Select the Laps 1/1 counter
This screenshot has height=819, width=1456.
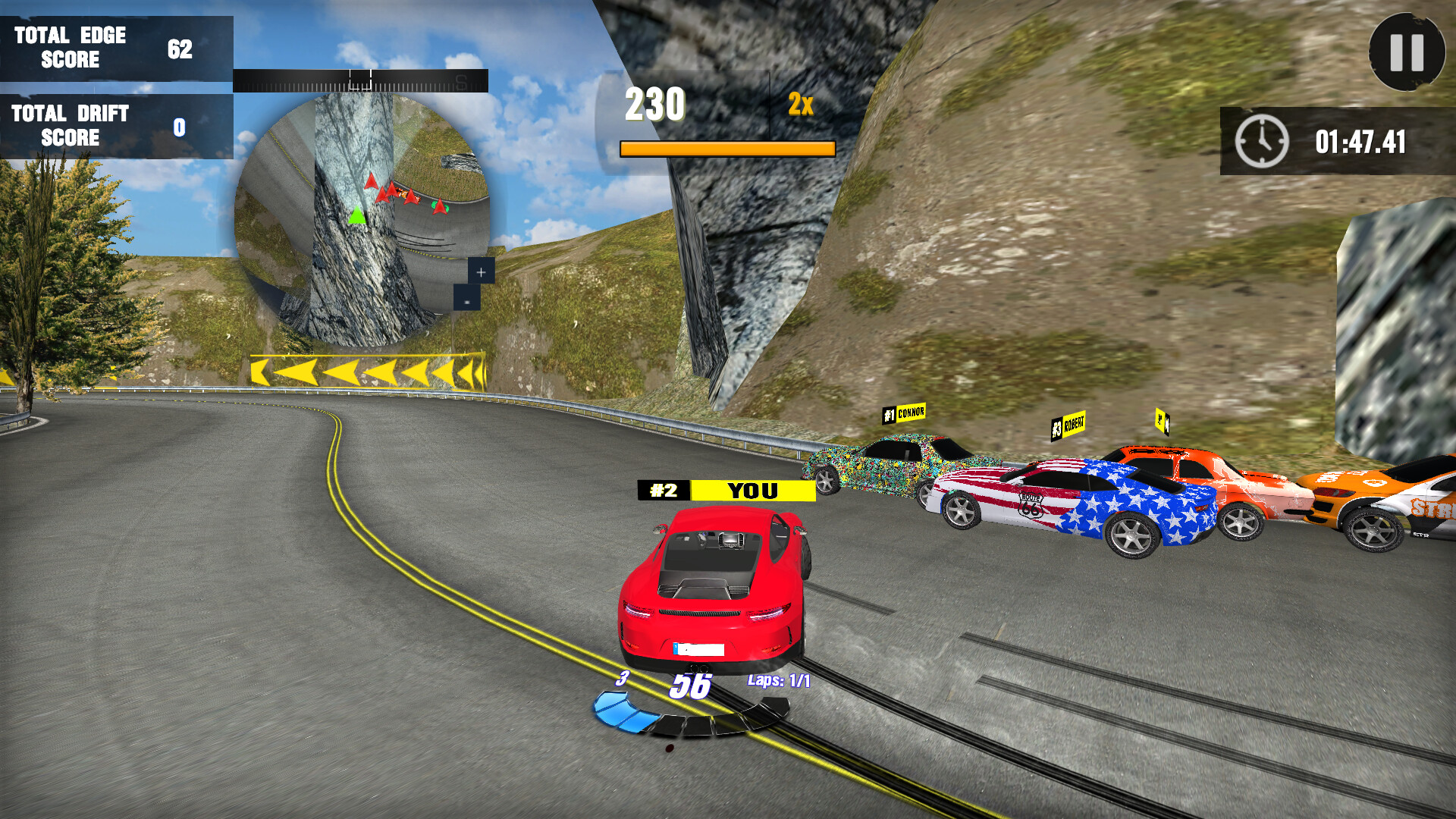[x=777, y=680]
